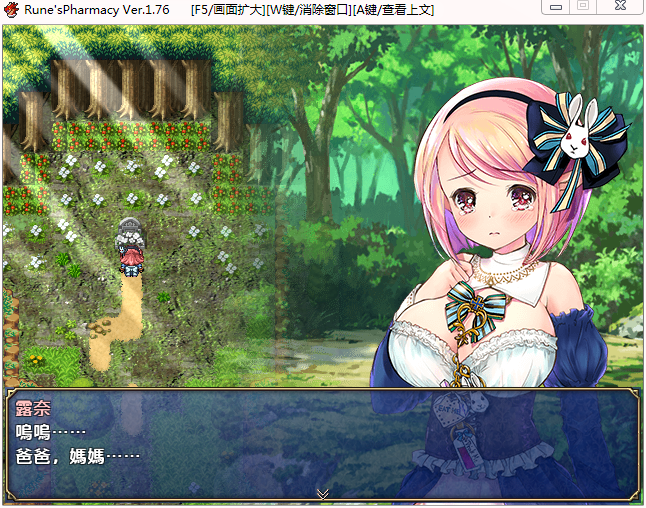Minimize the Rune'sPharmacy game window
The image size is (646, 508).
[x=556, y=6]
